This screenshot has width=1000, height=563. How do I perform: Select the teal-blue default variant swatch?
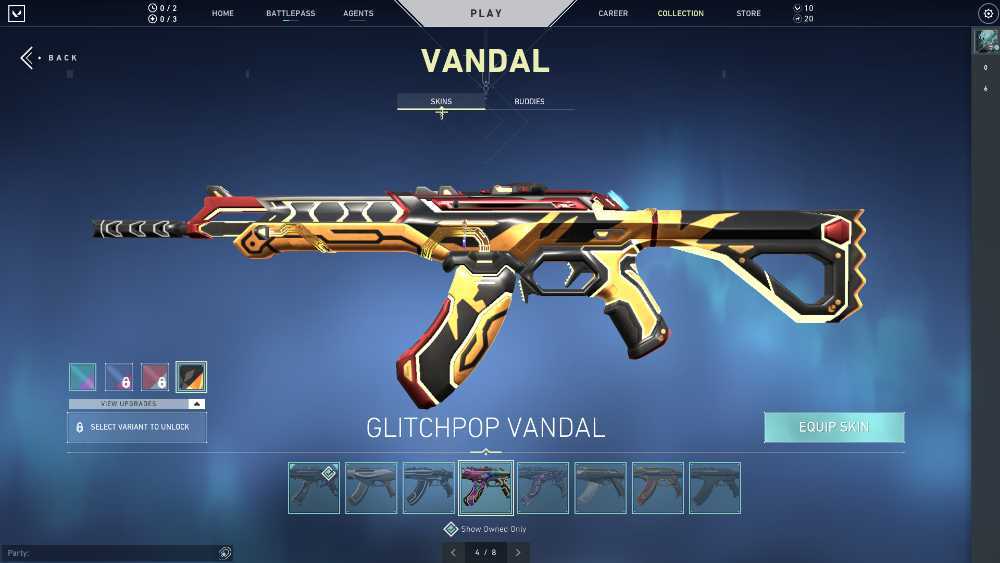pyautogui.click(x=83, y=377)
